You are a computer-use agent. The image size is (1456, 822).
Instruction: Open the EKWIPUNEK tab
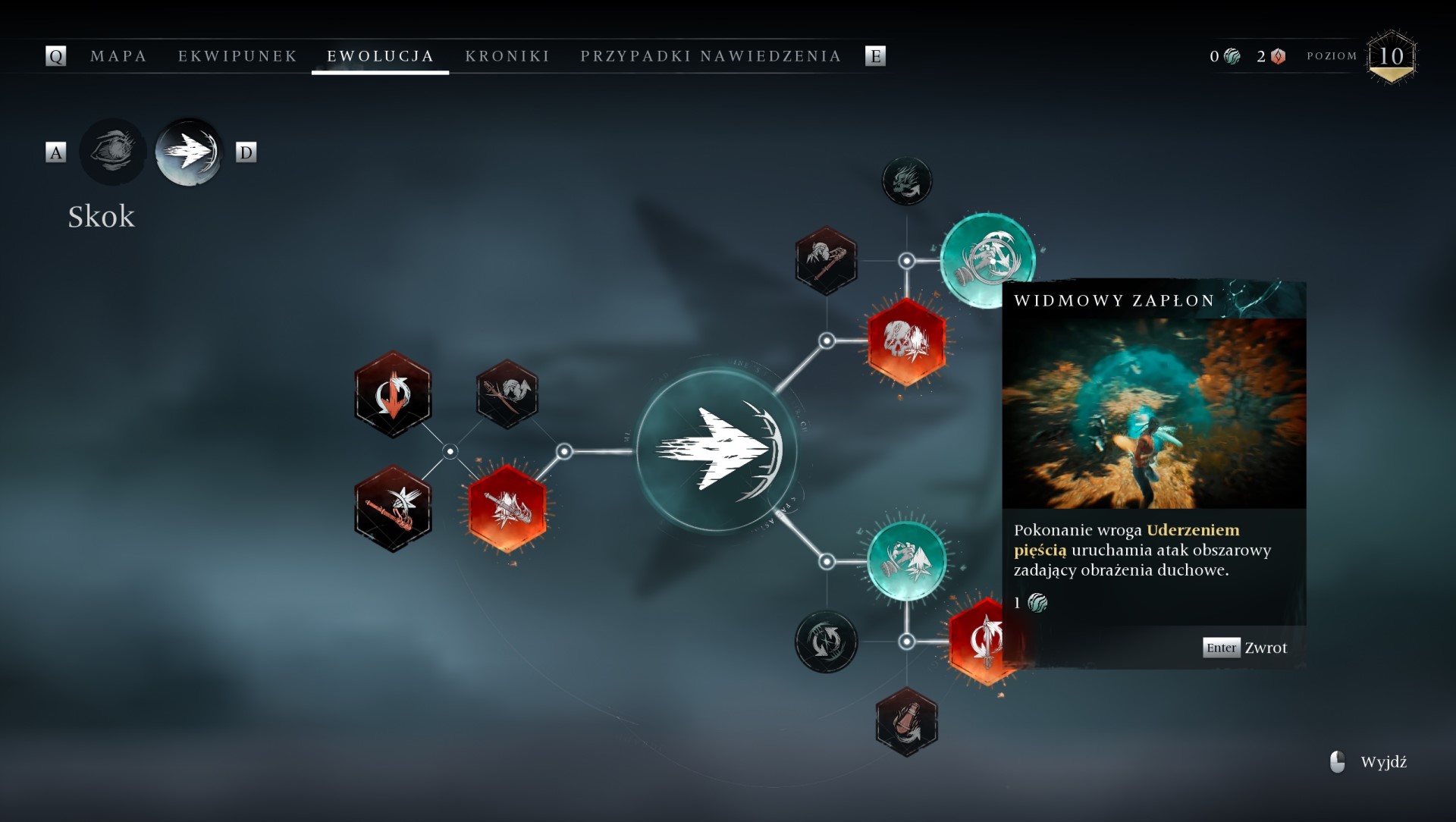coord(237,56)
